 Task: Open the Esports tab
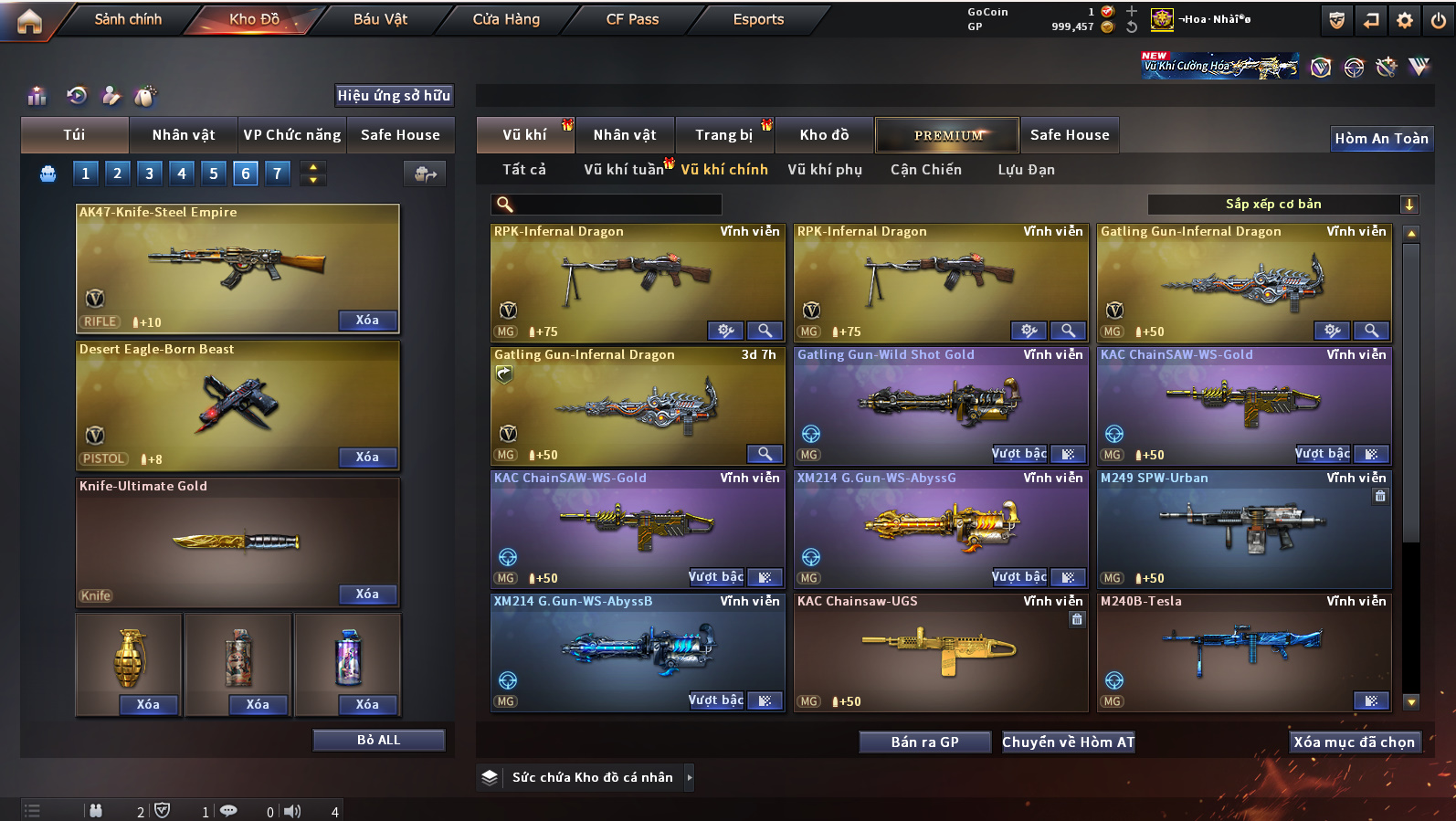click(758, 19)
